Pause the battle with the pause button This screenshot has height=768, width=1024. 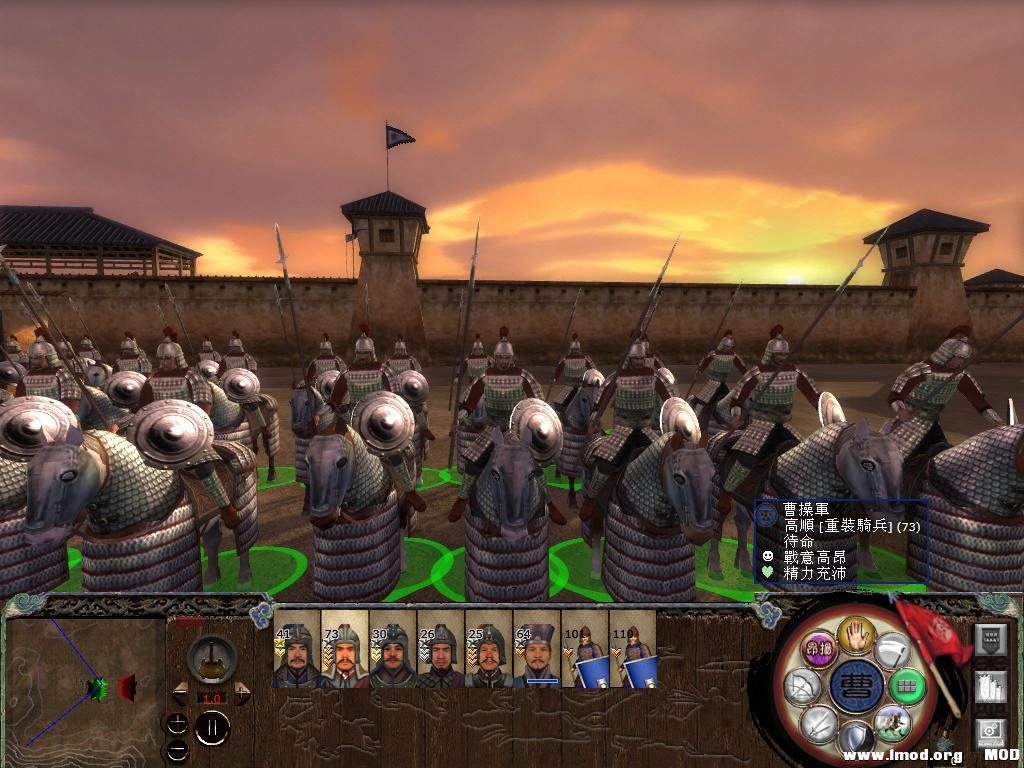[212, 728]
